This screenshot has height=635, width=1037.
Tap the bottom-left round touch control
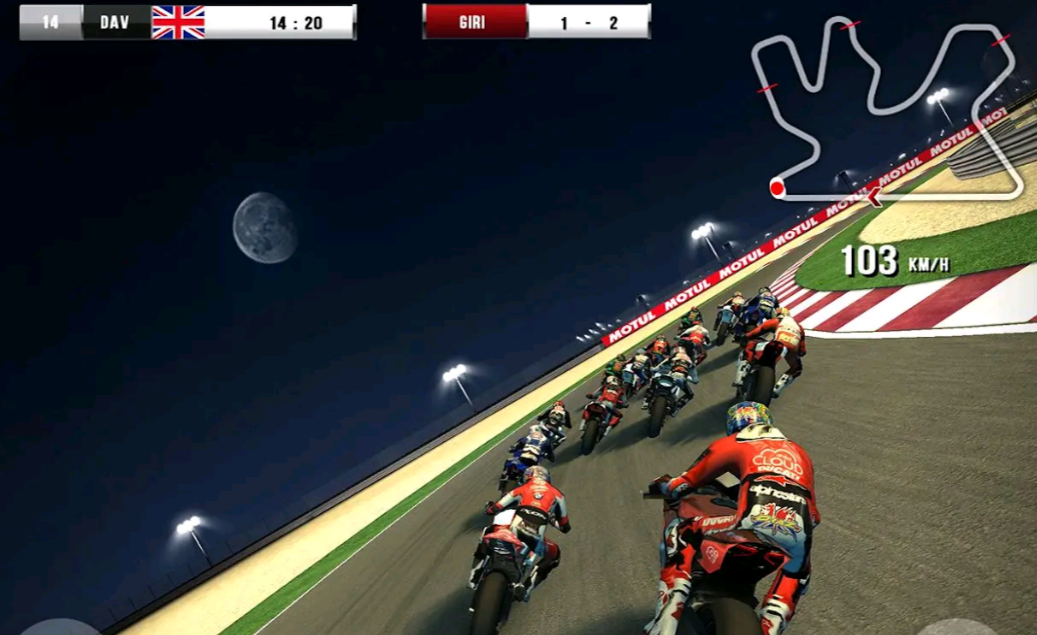click(60, 627)
